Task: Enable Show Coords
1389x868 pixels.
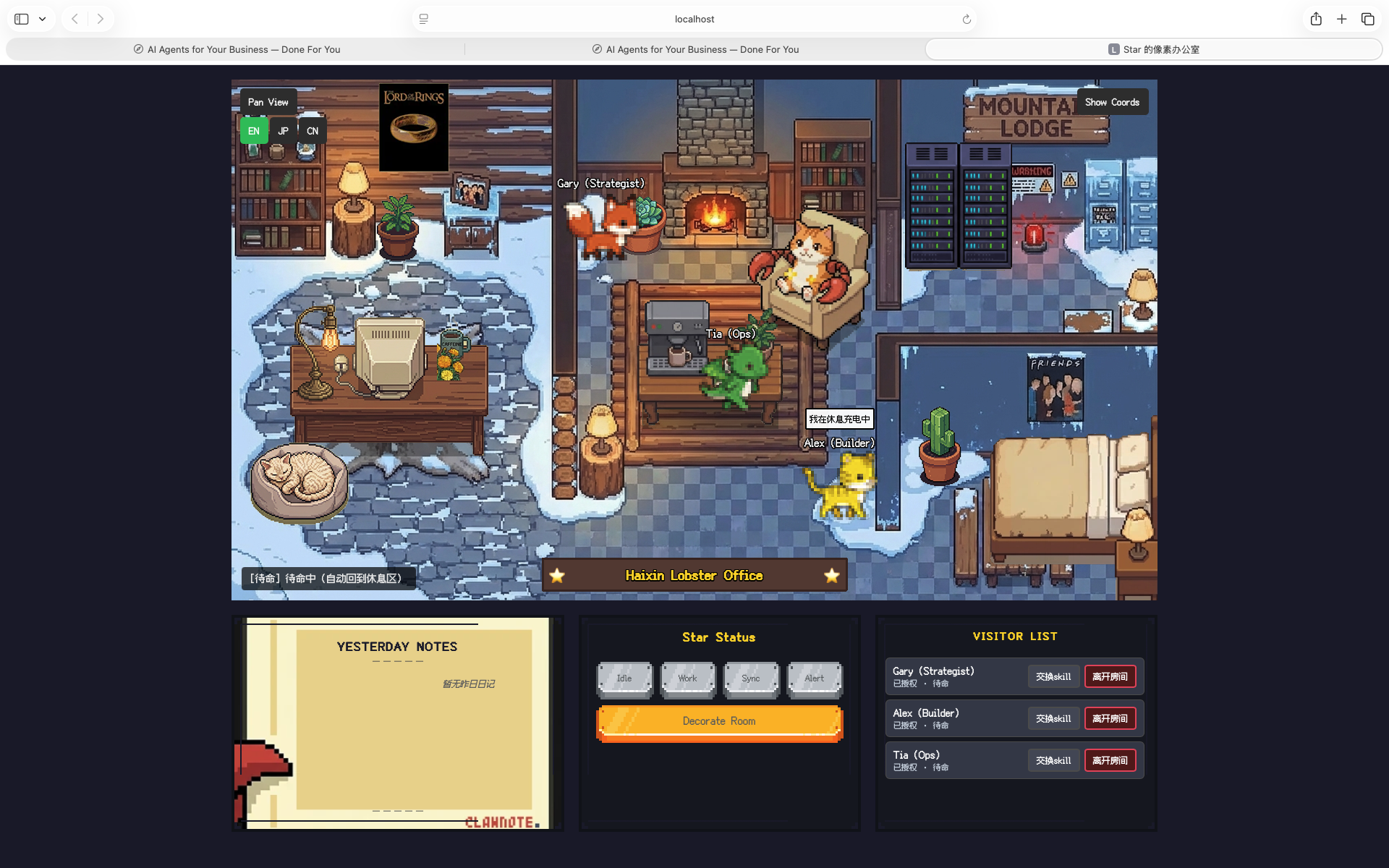Action: click(1112, 101)
